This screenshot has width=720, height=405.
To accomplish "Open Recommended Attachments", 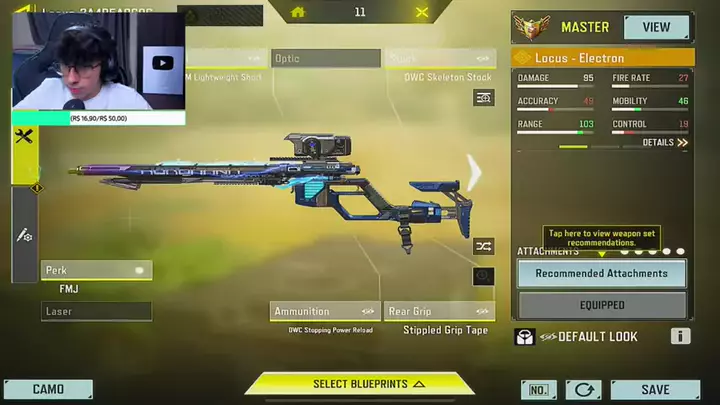I will pos(601,273).
